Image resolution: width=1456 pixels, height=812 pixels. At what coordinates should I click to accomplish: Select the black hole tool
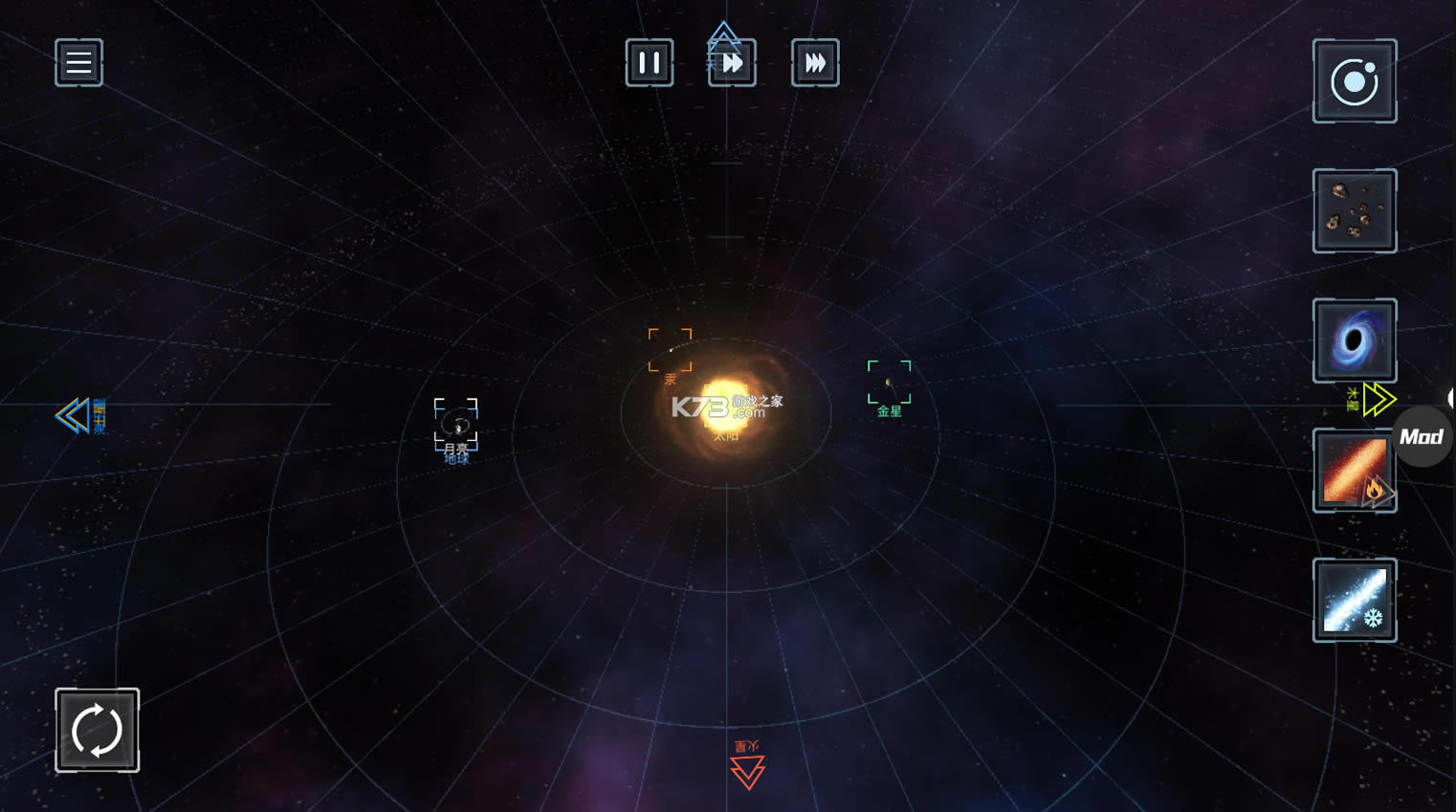click(1355, 340)
